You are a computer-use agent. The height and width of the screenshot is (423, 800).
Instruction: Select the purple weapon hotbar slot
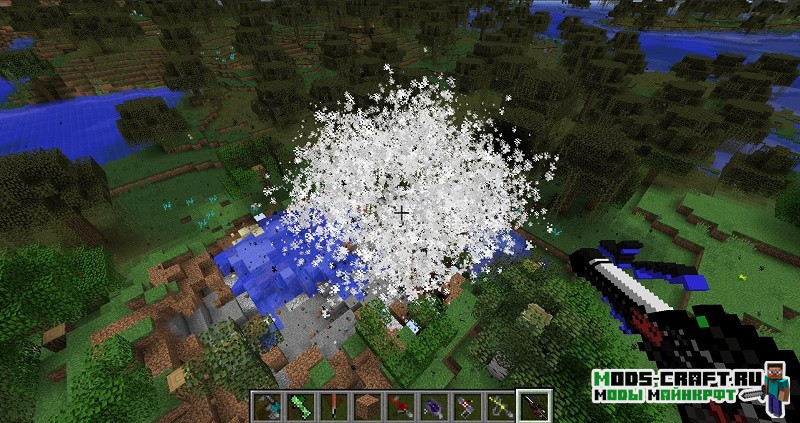pyautogui.click(x=433, y=406)
